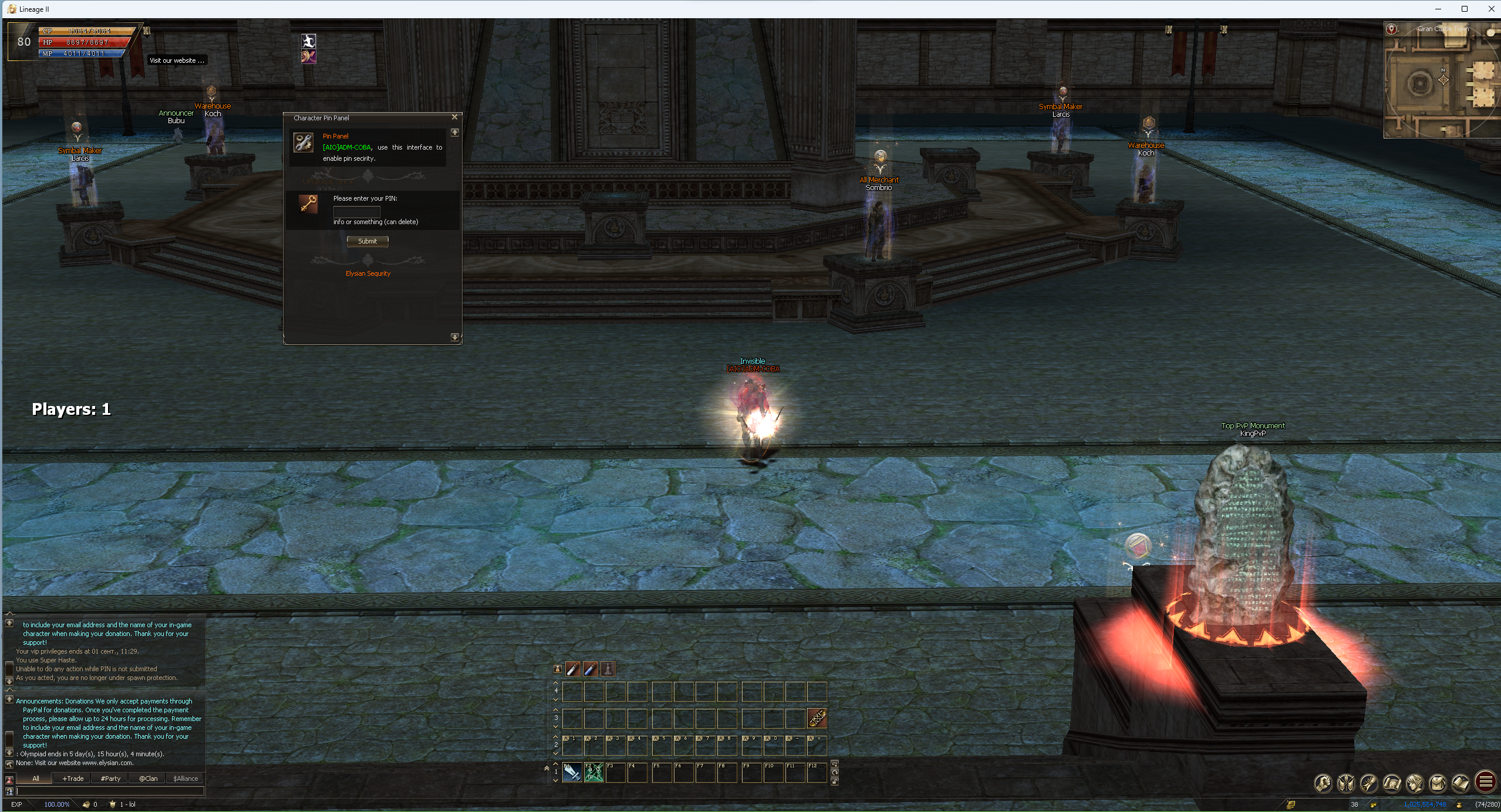Use the blue mana potion quick slot
The image size is (1501, 812).
tap(590, 669)
